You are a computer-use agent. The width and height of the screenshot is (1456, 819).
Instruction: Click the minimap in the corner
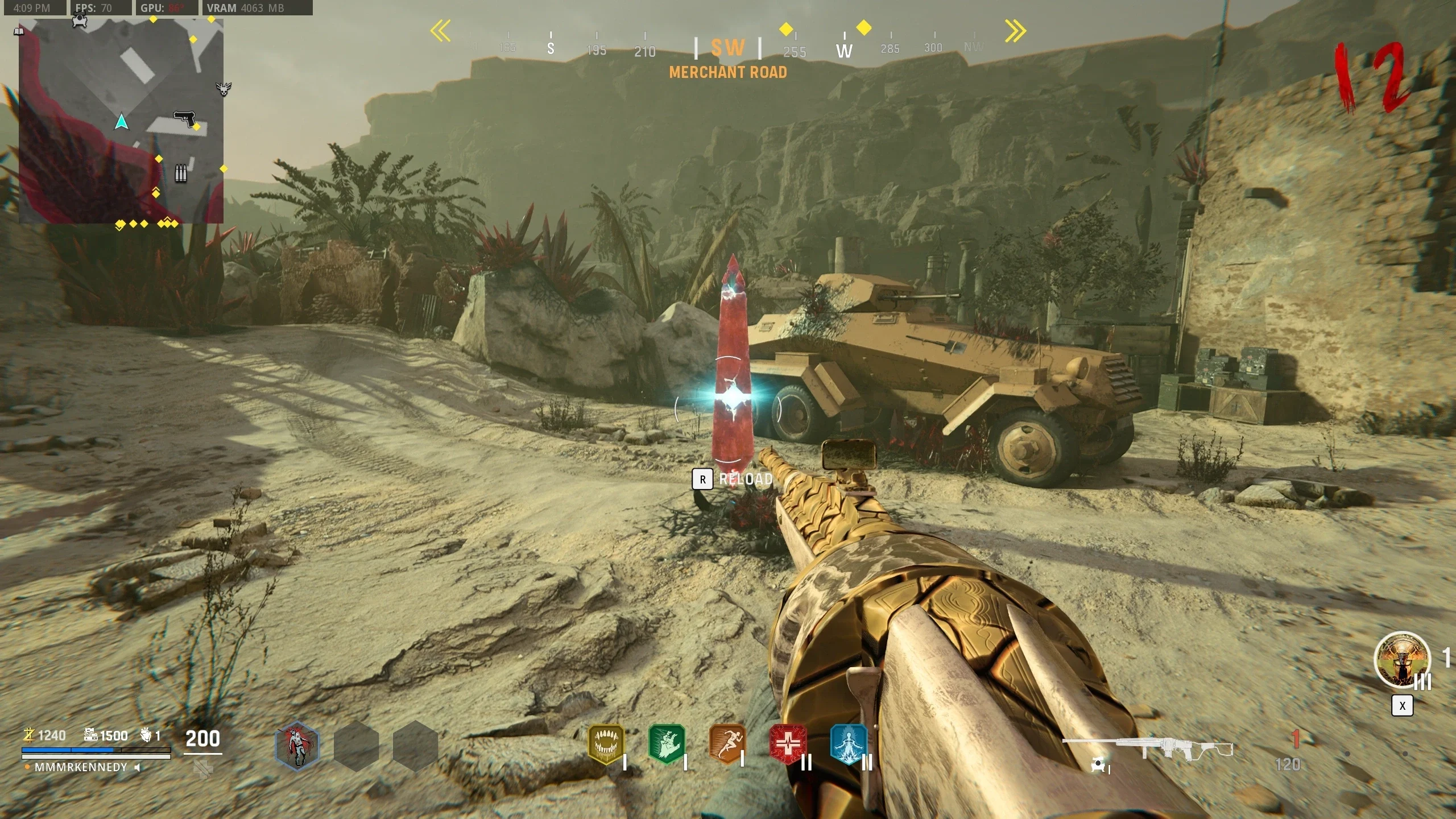[121, 121]
